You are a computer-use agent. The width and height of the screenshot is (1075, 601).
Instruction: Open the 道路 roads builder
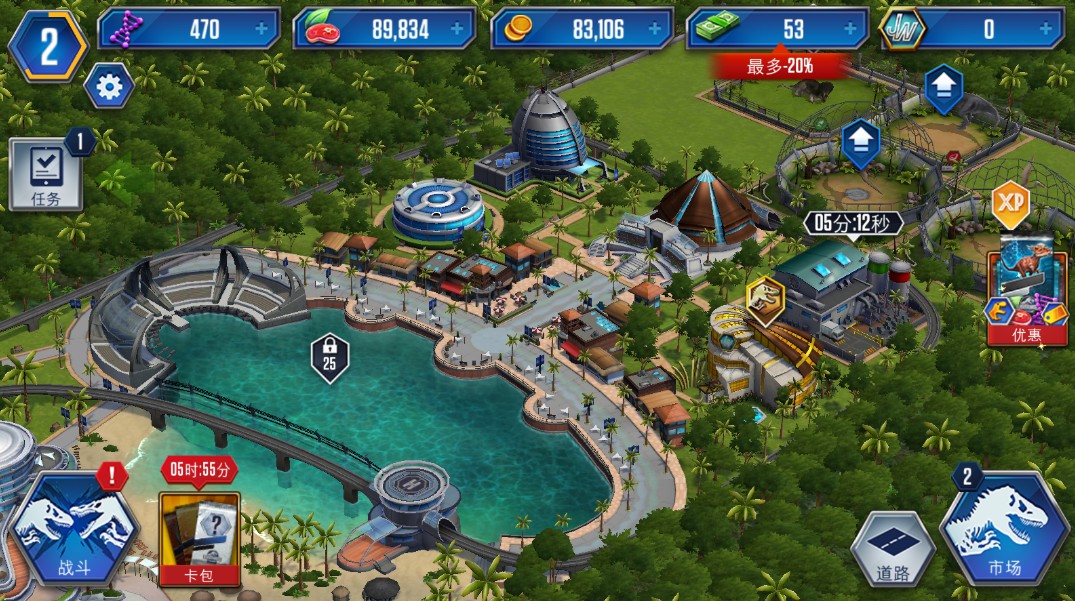click(893, 549)
